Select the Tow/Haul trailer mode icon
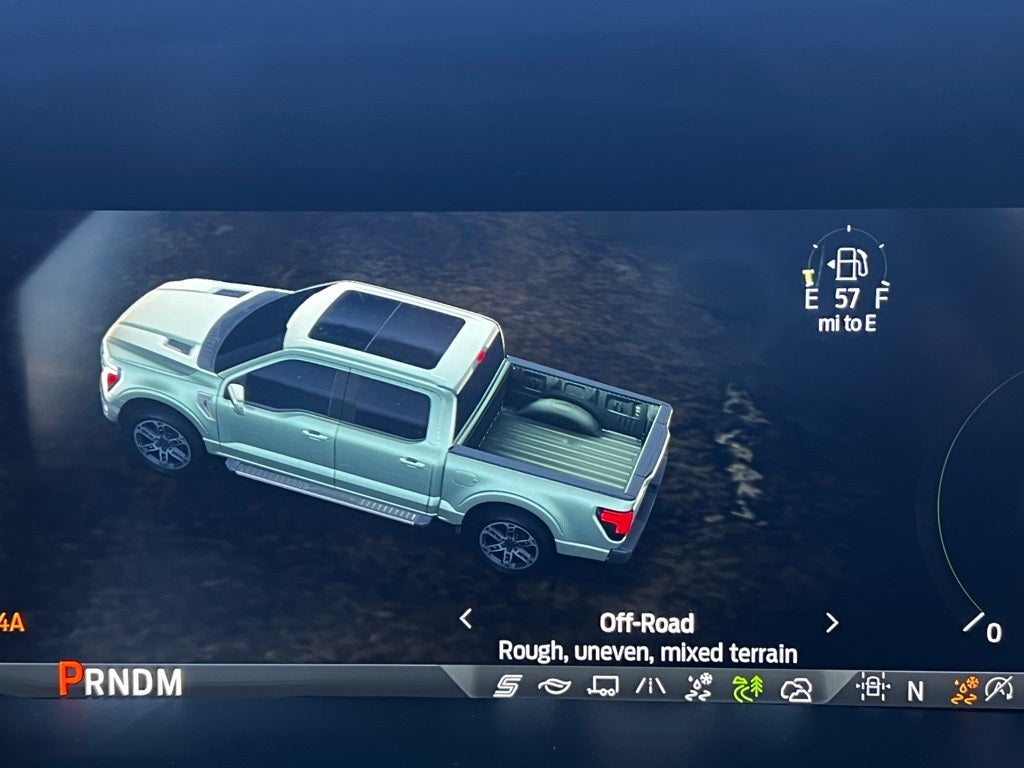The image size is (1024, 768). pos(602,686)
